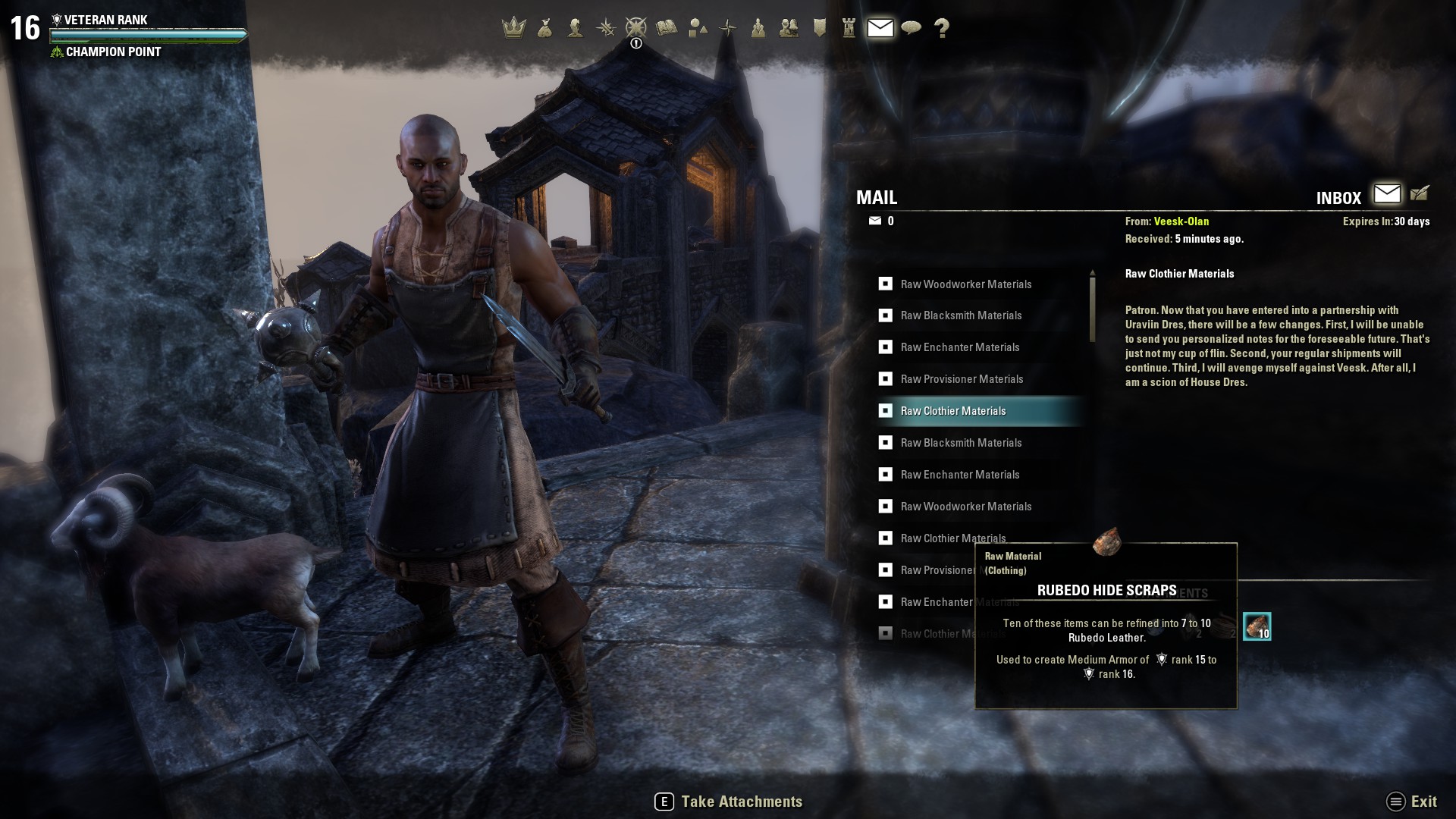
Task: Switch to the Inbox envelope tab
Action: pos(1387,194)
